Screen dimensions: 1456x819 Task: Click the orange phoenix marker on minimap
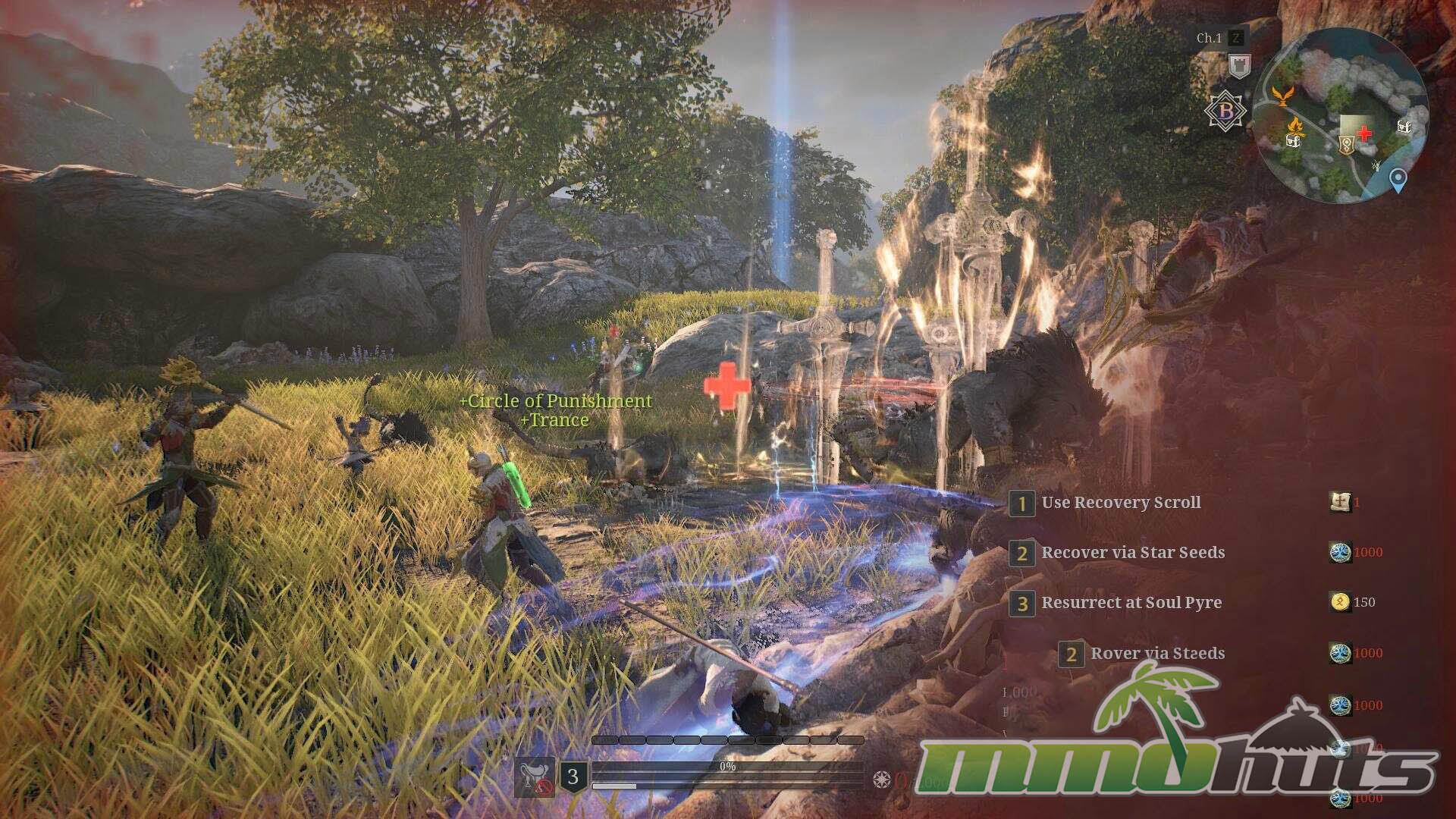pos(1282,96)
